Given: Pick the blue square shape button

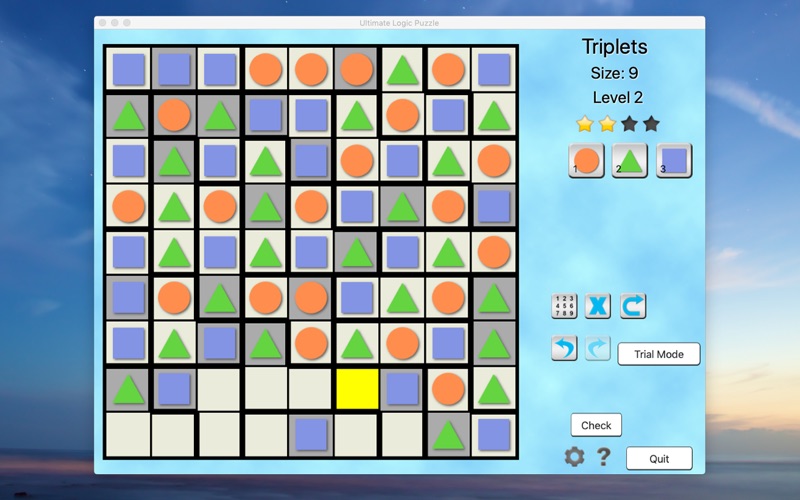Looking at the screenshot, I should click(x=674, y=160).
